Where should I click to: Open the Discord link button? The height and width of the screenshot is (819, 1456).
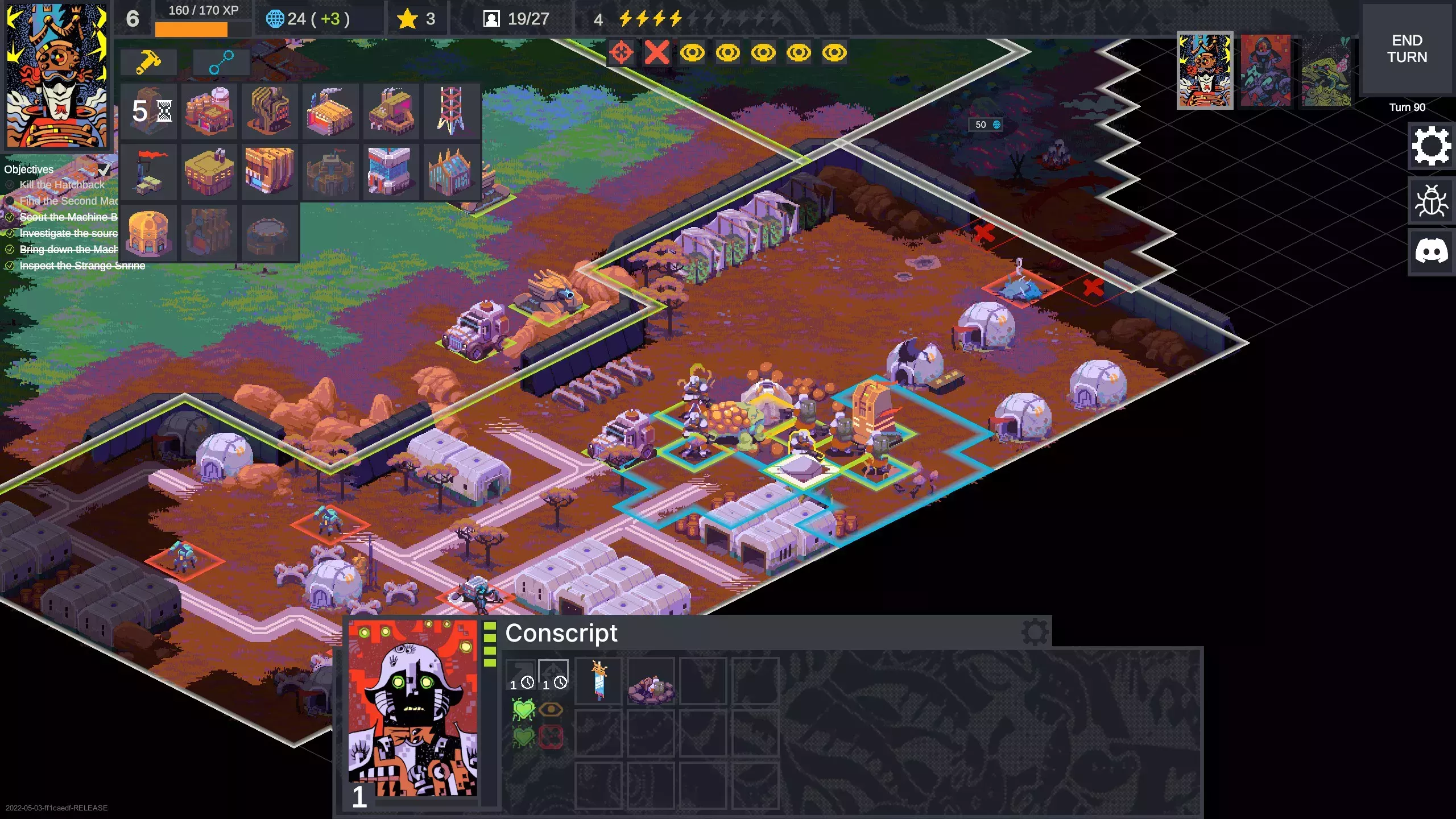pyautogui.click(x=1431, y=252)
